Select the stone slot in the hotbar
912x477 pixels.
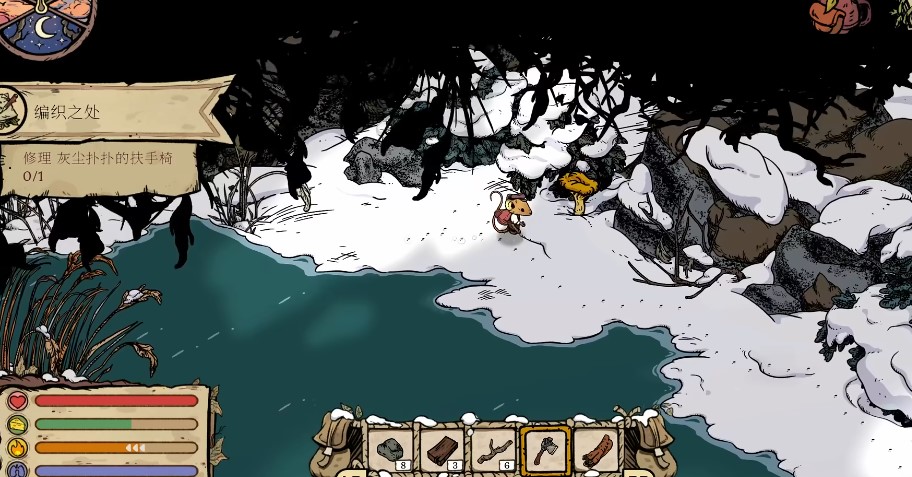click(391, 449)
